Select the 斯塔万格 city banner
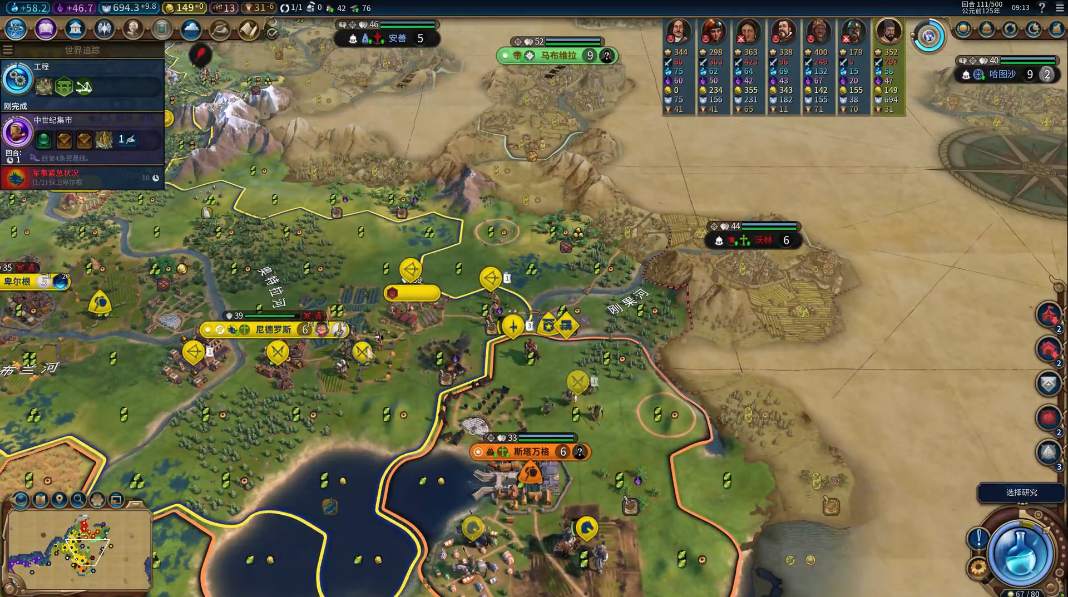1068x597 pixels. (528, 452)
